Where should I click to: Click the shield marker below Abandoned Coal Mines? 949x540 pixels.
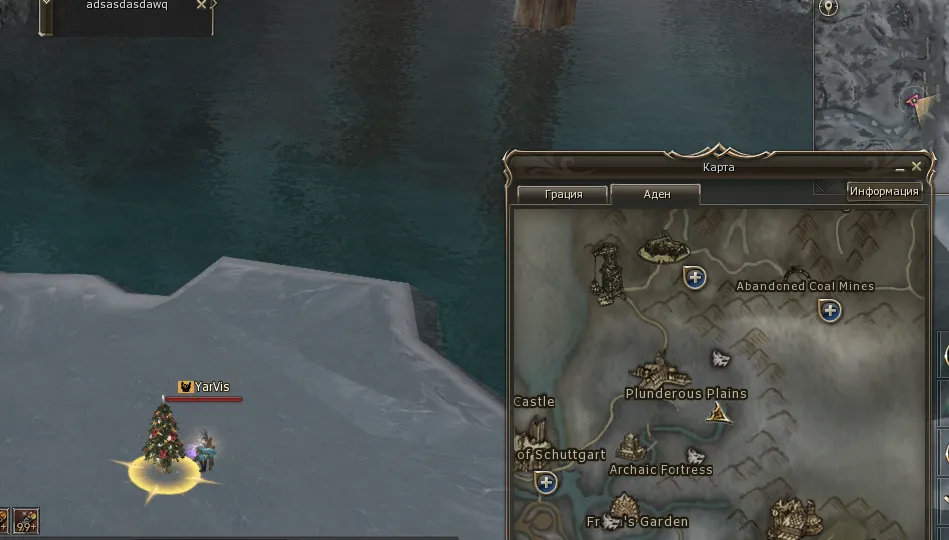coord(829,311)
